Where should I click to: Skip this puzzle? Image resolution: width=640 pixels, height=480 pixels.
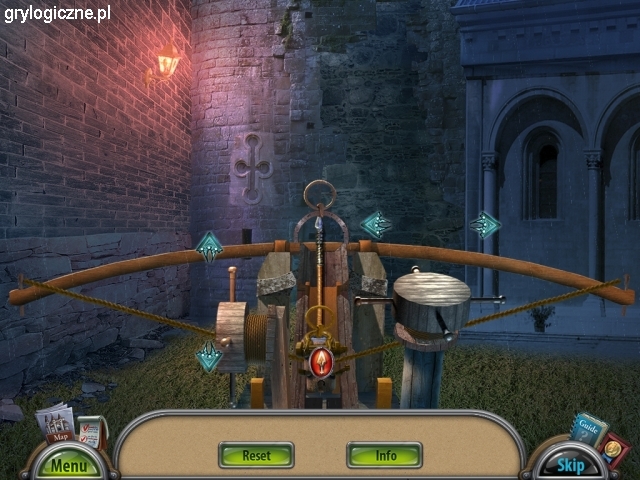[570, 465]
